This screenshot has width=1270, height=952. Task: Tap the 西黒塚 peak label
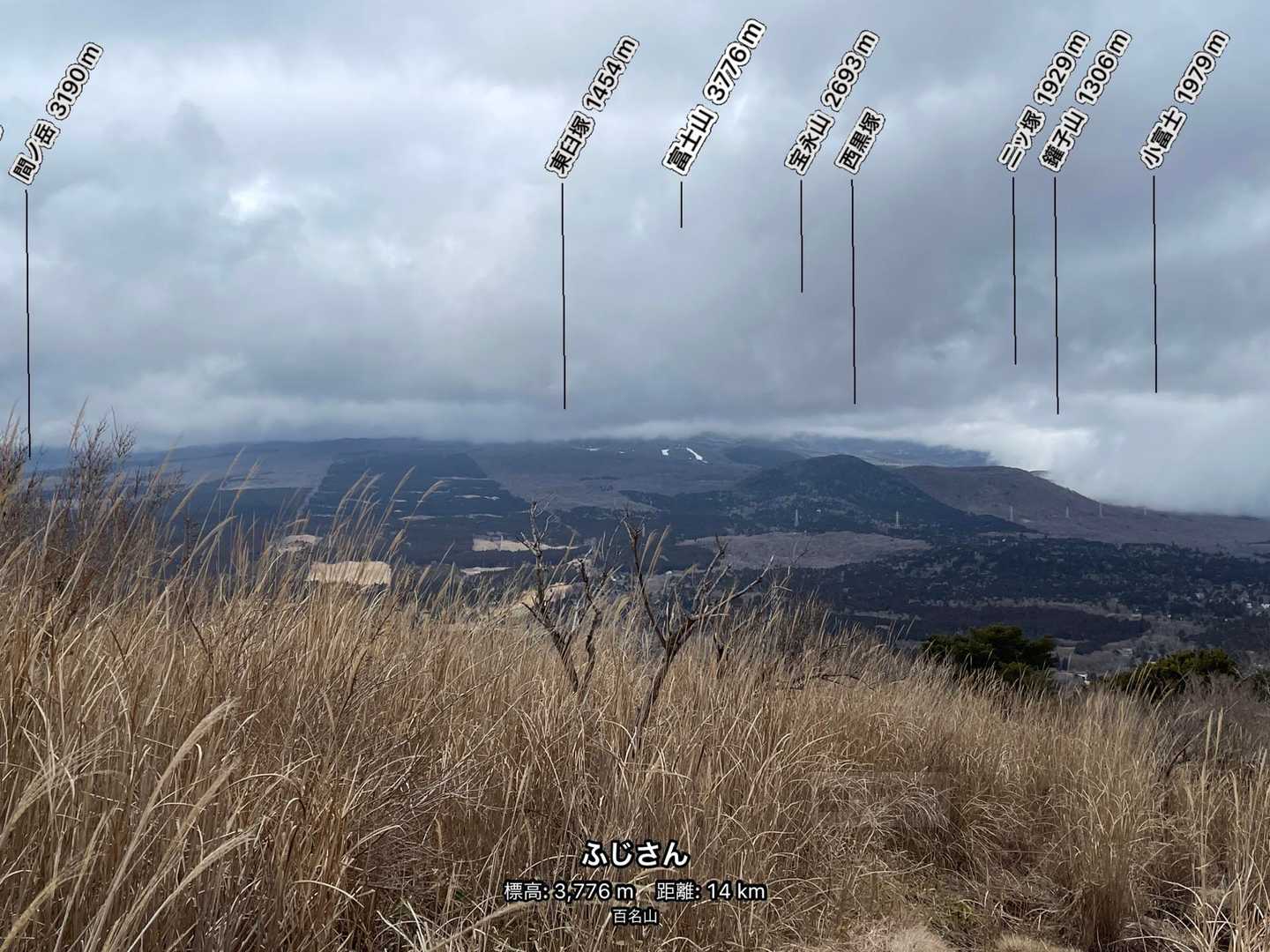[x=858, y=141]
